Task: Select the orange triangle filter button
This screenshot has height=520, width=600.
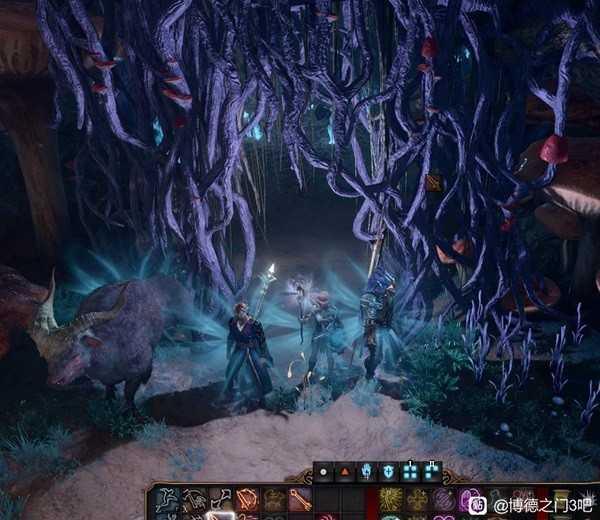Action: coord(345,471)
